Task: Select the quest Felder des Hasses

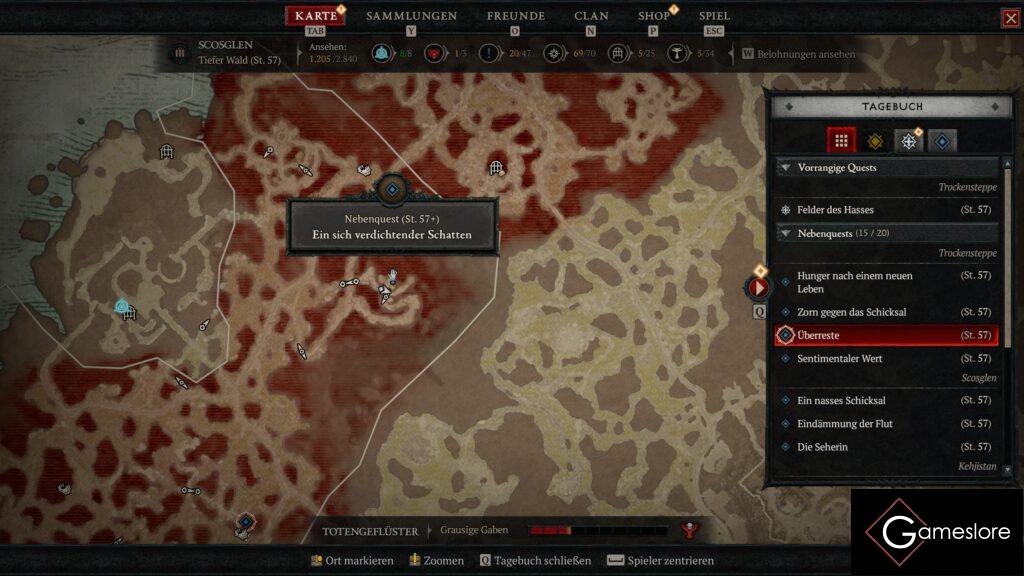Action: pos(835,210)
